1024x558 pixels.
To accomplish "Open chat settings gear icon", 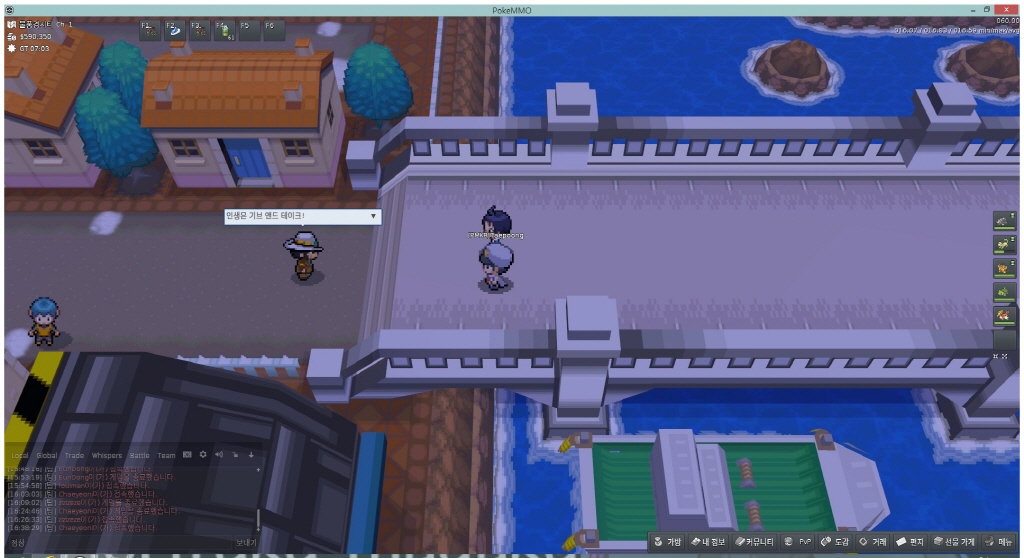I will [x=203, y=455].
